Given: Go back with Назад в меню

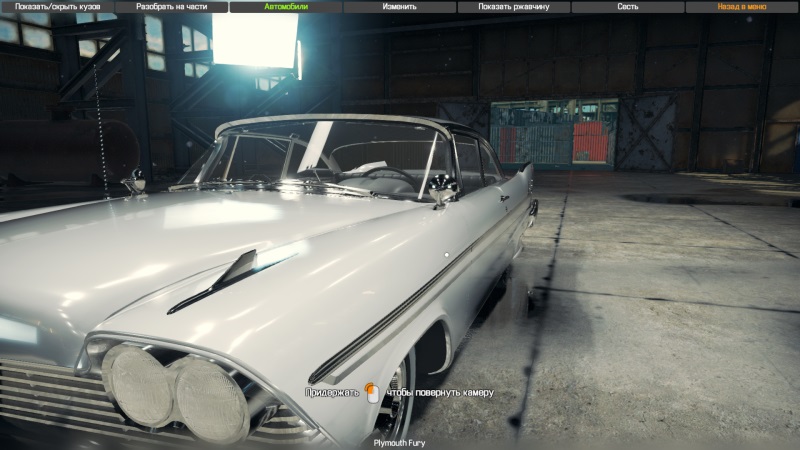Looking at the screenshot, I should point(742,6).
